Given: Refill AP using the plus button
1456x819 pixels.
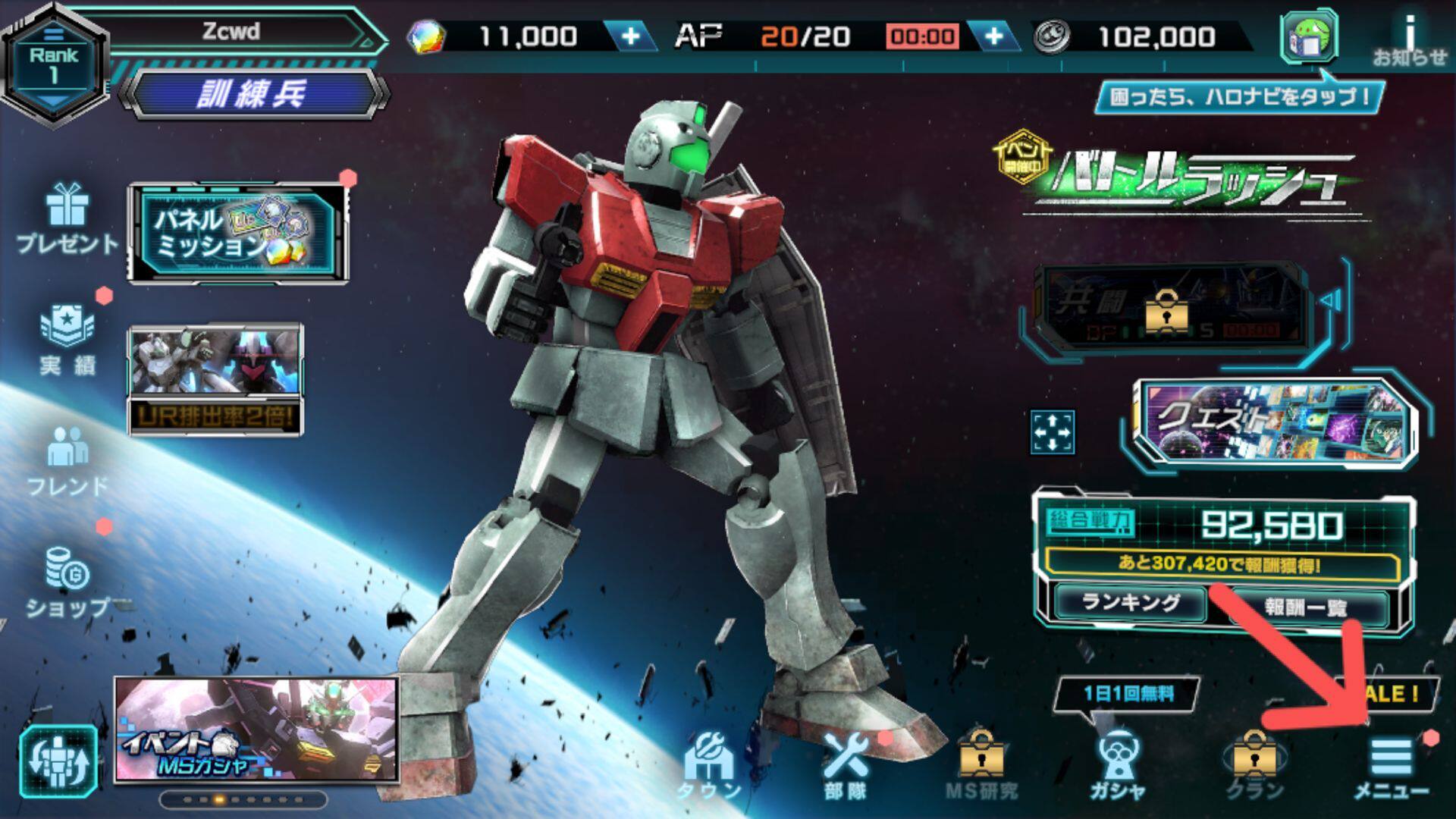Looking at the screenshot, I should pos(993,36).
